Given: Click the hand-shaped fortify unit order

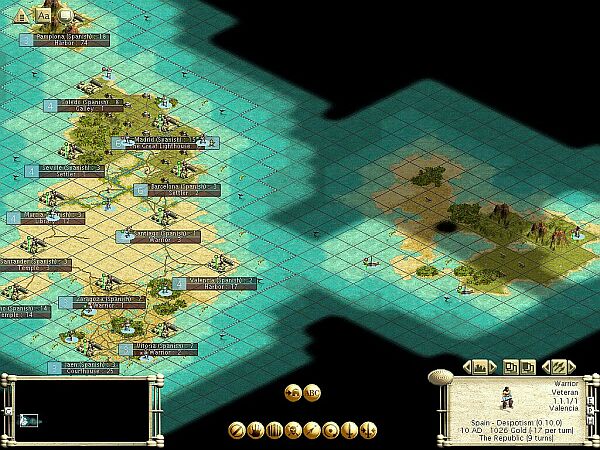Looking at the screenshot, I should pos(256,430).
